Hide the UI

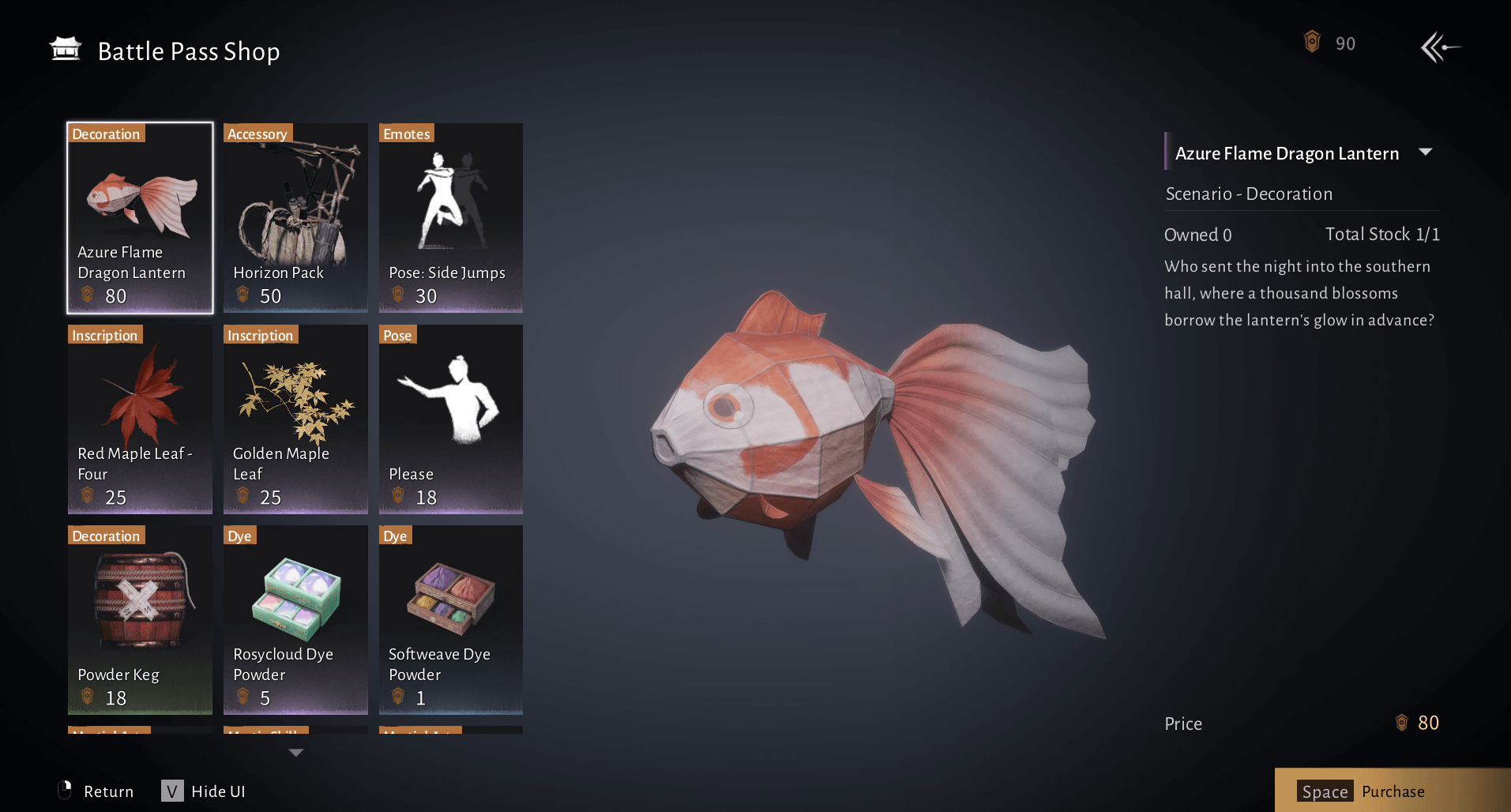click(x=204, y=791)
